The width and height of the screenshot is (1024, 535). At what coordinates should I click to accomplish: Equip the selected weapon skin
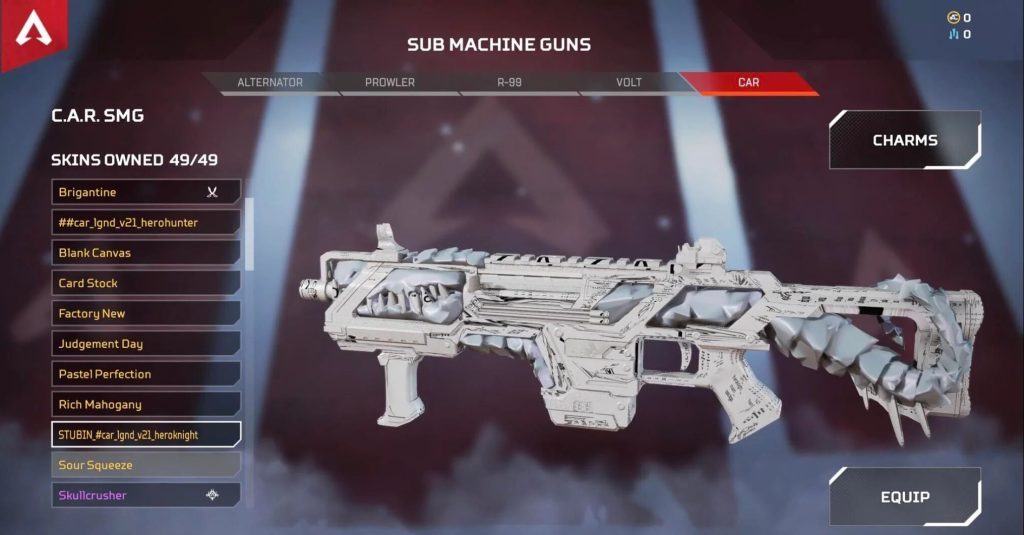click(904, 497)
